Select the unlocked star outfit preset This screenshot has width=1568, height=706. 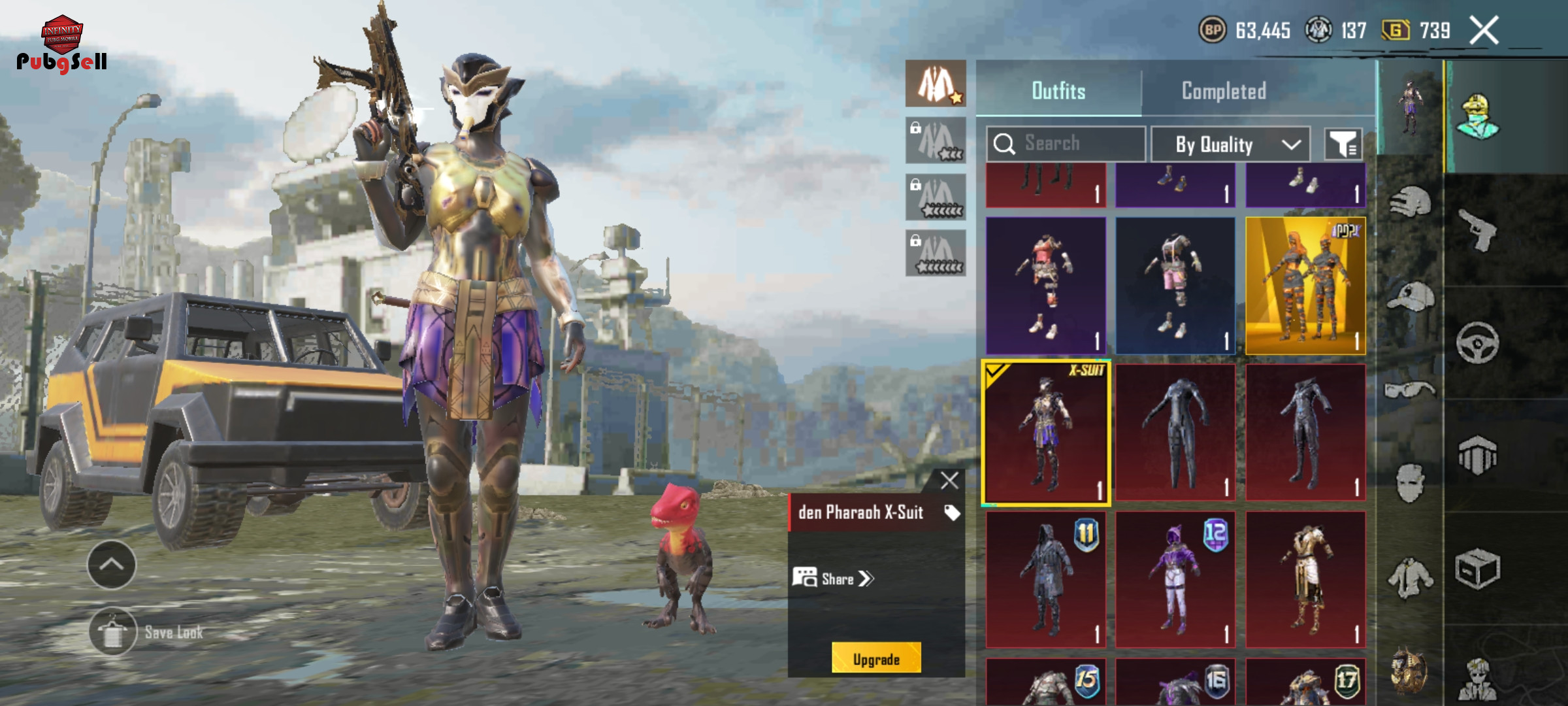click(936, 84)
